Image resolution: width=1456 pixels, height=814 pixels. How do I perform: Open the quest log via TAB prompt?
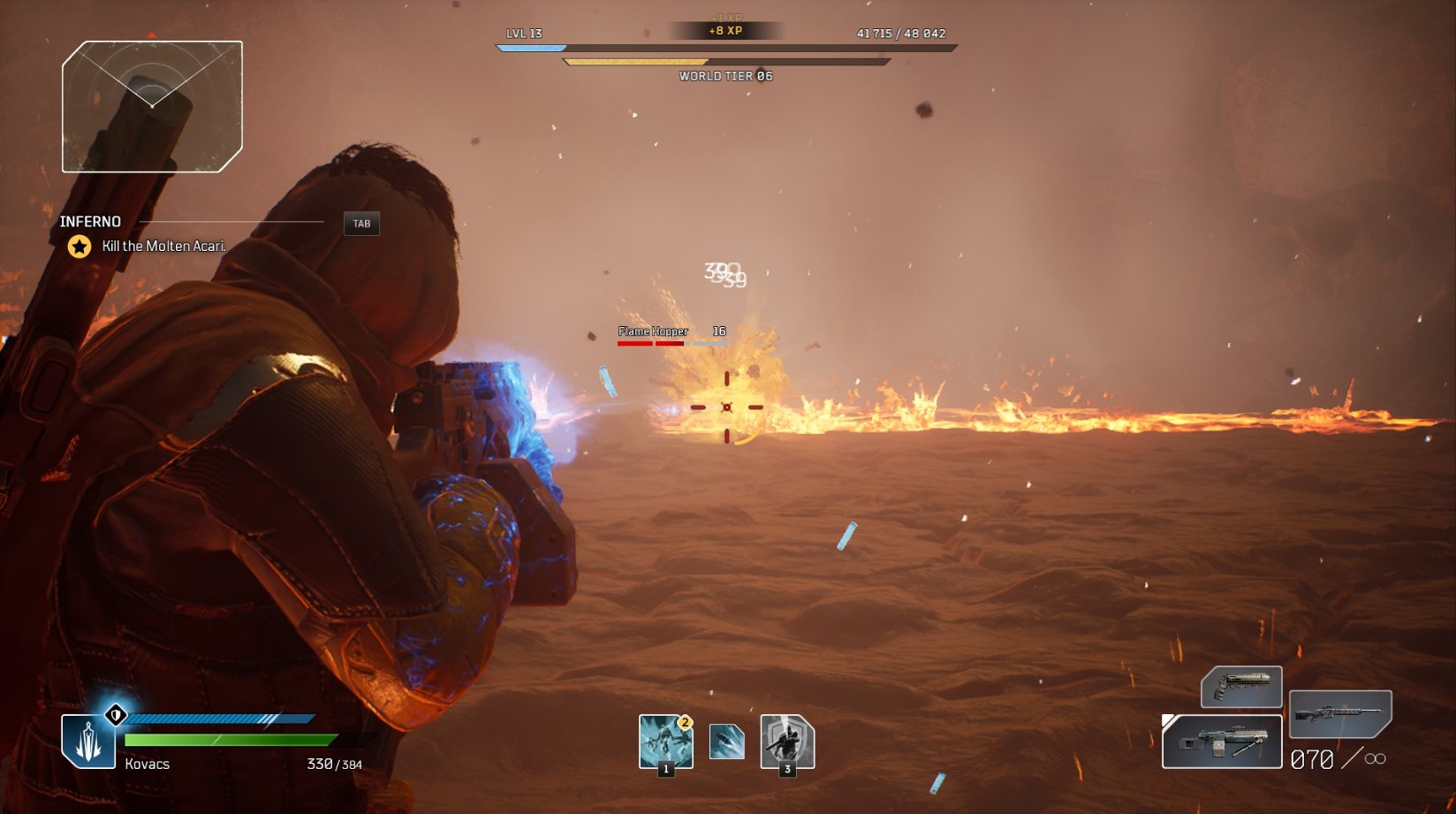tap(361, 223)
